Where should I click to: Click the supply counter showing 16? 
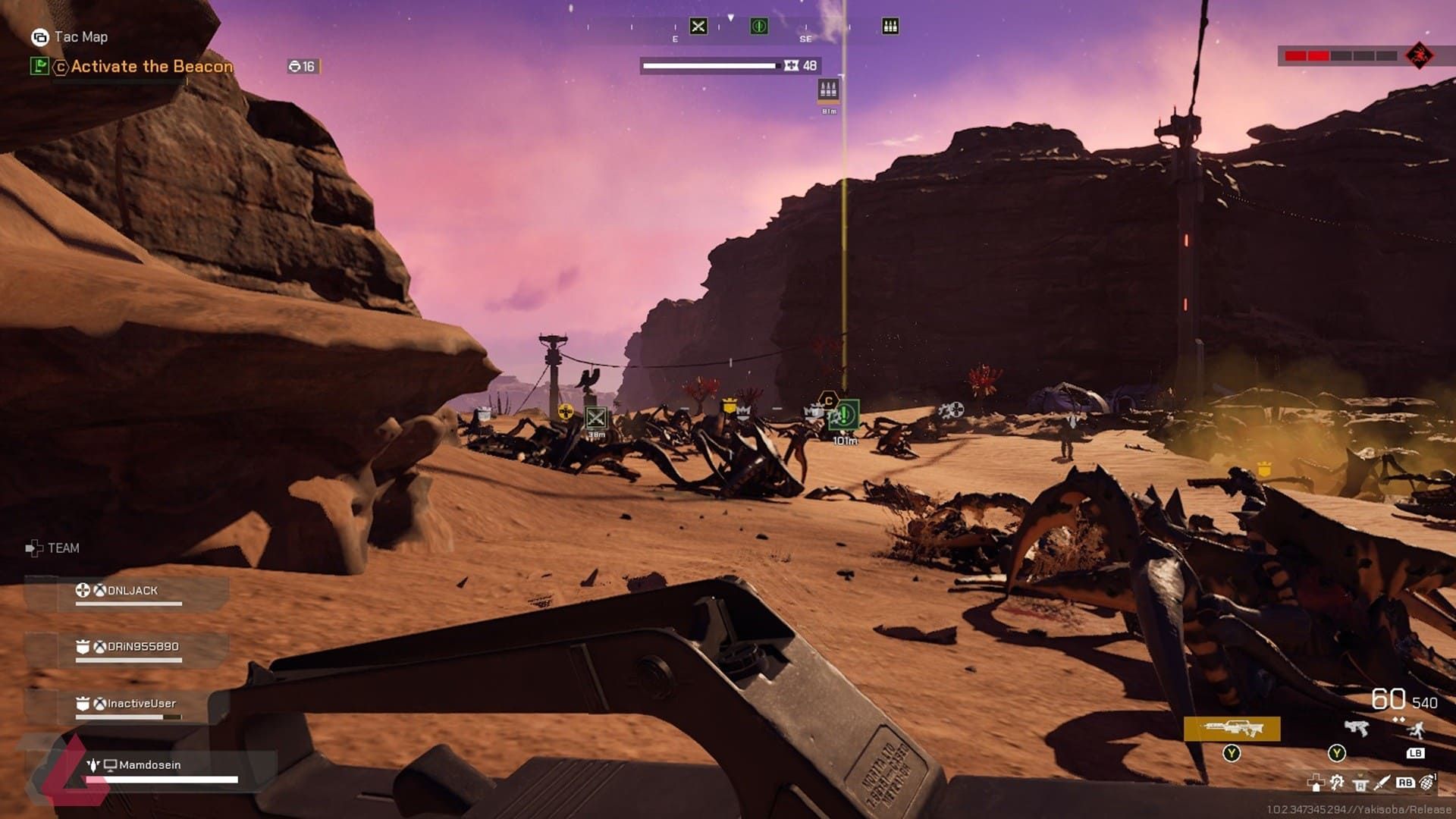click(x=302, y=66)
